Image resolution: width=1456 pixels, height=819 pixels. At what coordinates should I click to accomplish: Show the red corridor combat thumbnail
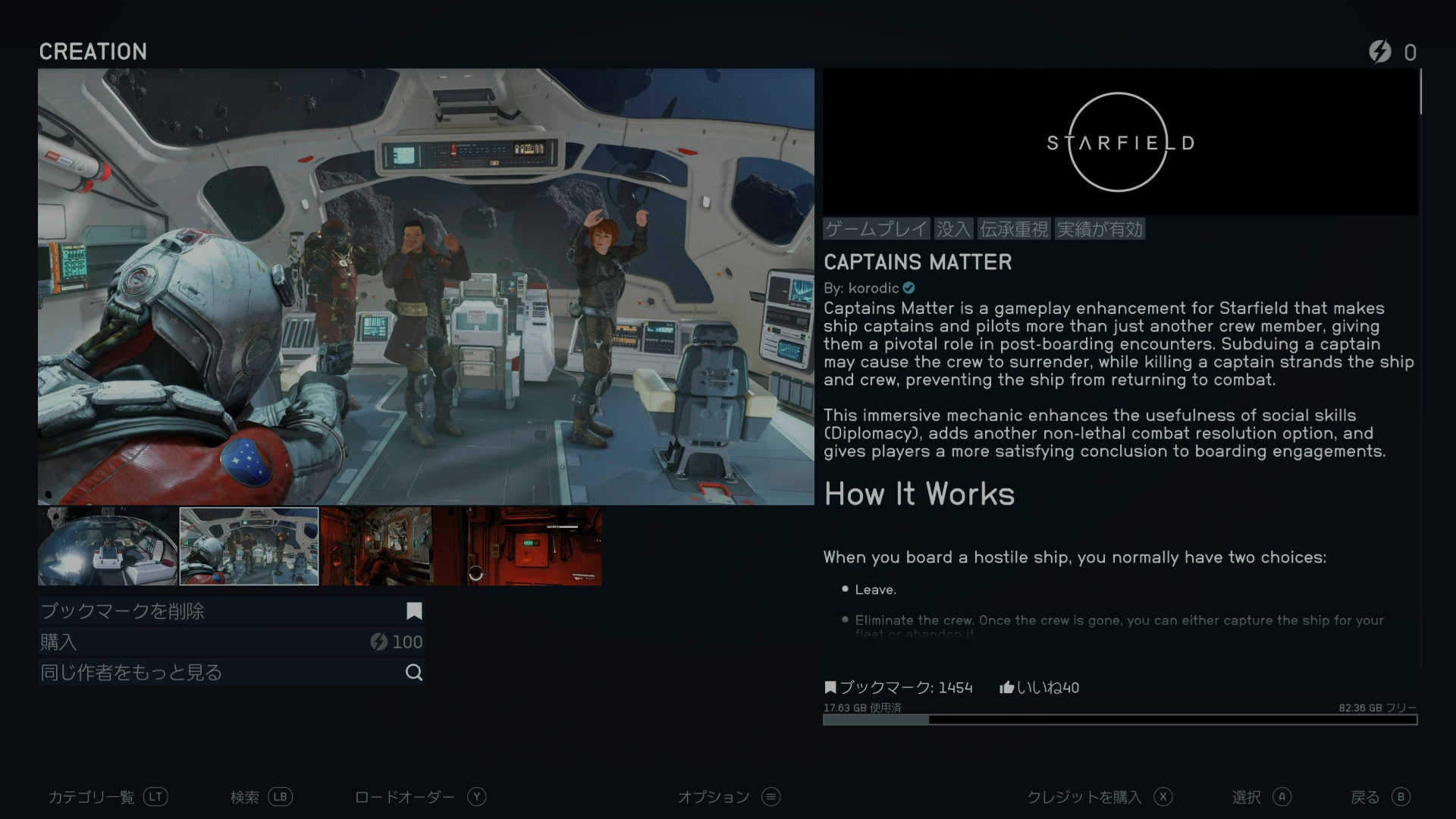(377, 546)
